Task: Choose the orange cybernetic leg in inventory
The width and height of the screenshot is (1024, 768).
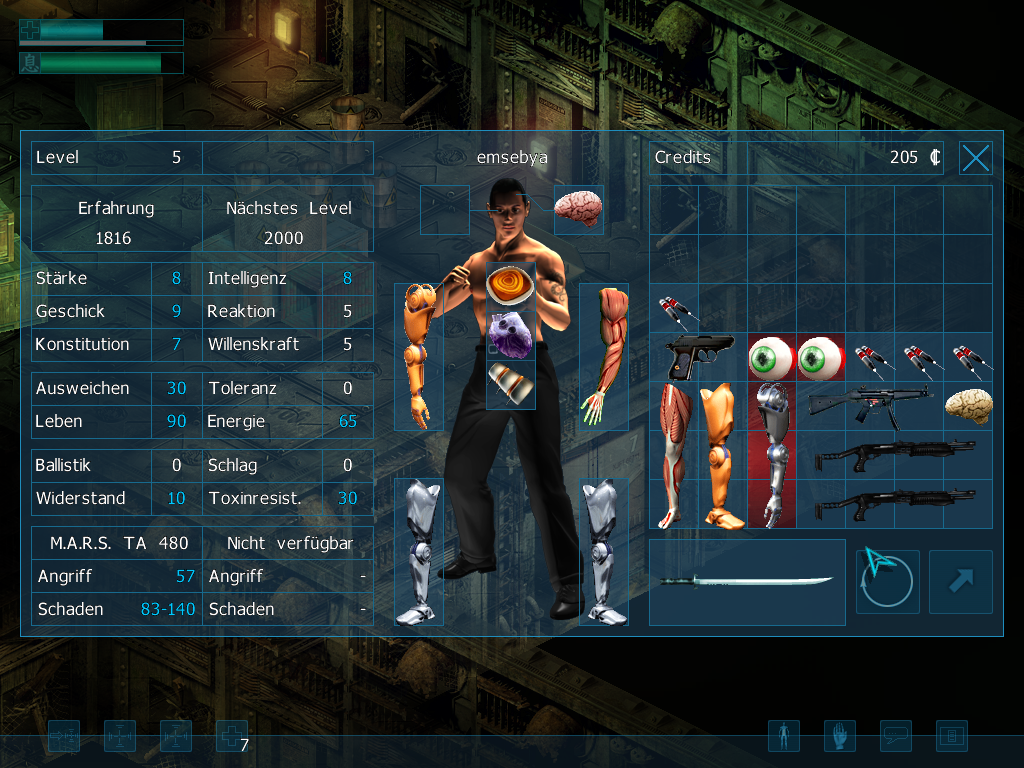Action: (722, 455)
